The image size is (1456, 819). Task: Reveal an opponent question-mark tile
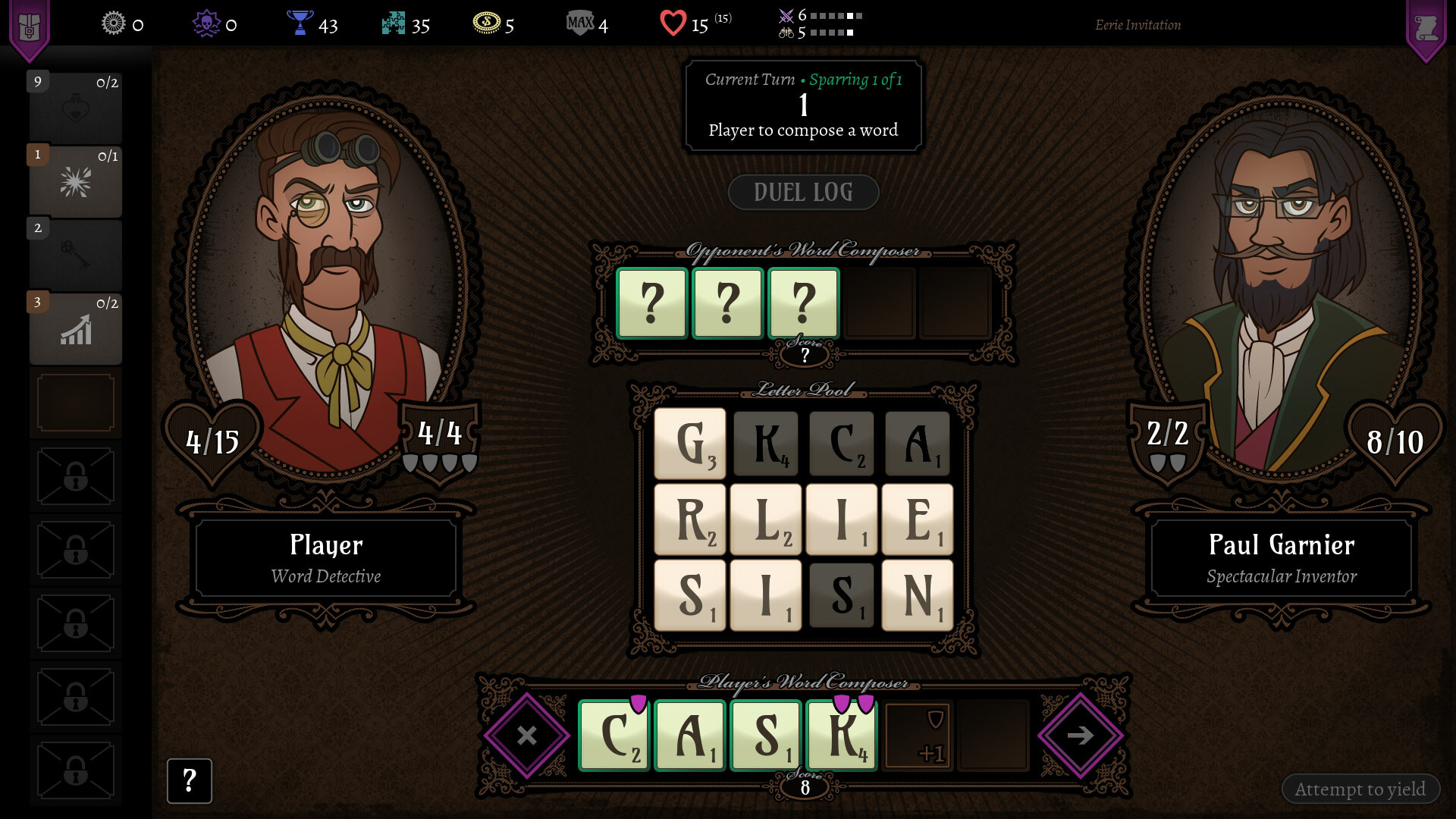pyautogui.click(x=652, y=303)
